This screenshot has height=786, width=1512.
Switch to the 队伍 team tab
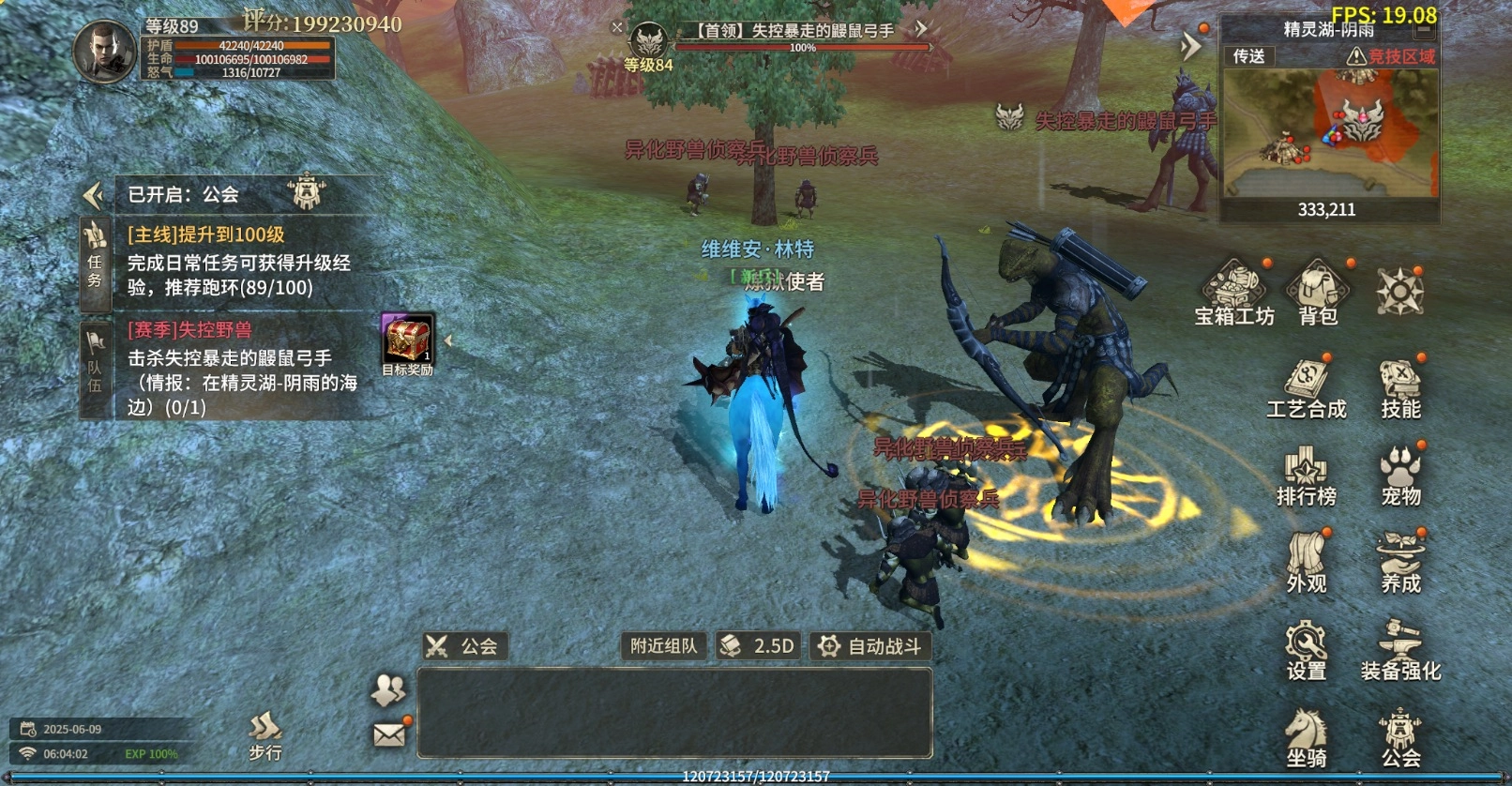click(x=95, y=366)
